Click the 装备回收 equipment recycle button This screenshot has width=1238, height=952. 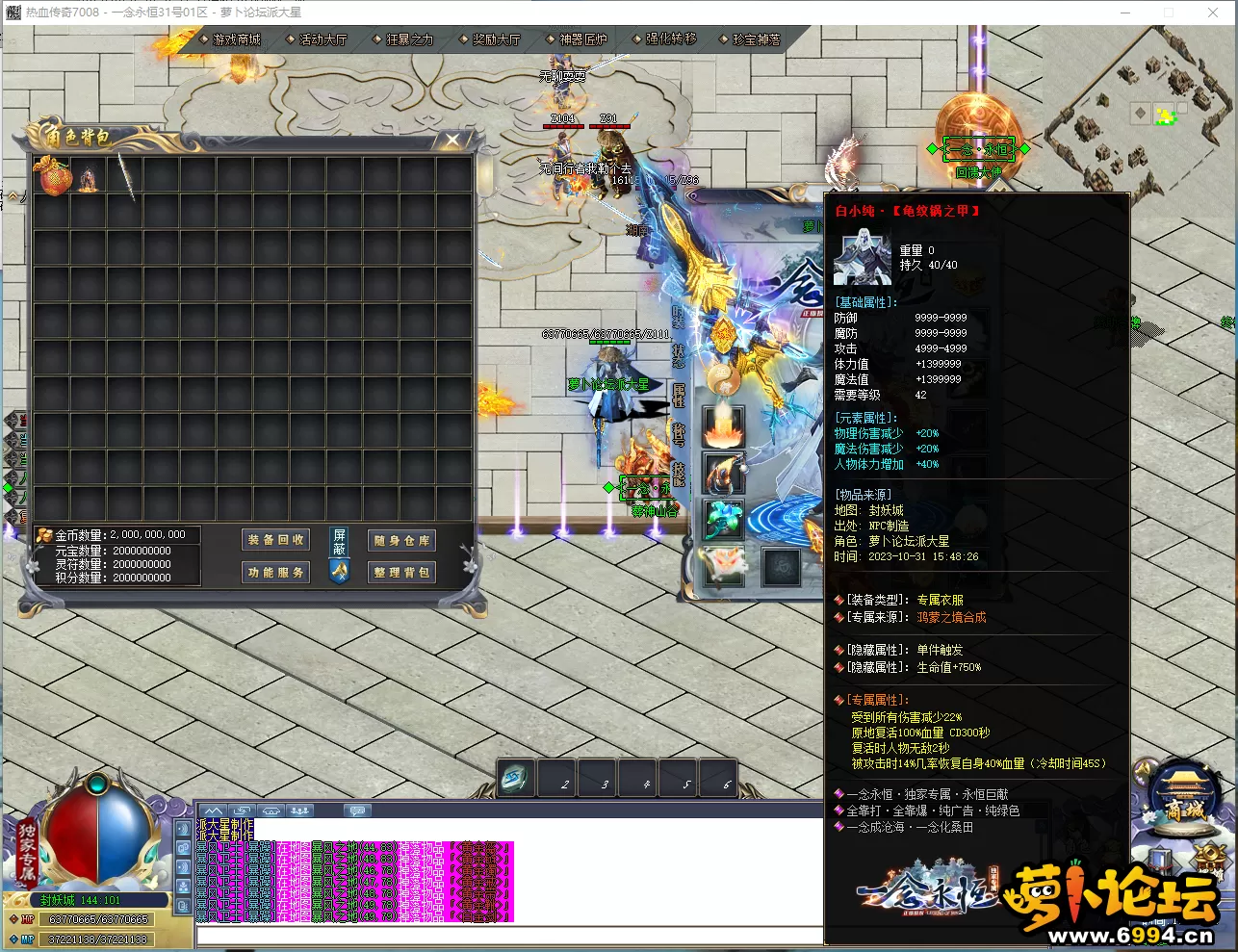tap(276, 540)
